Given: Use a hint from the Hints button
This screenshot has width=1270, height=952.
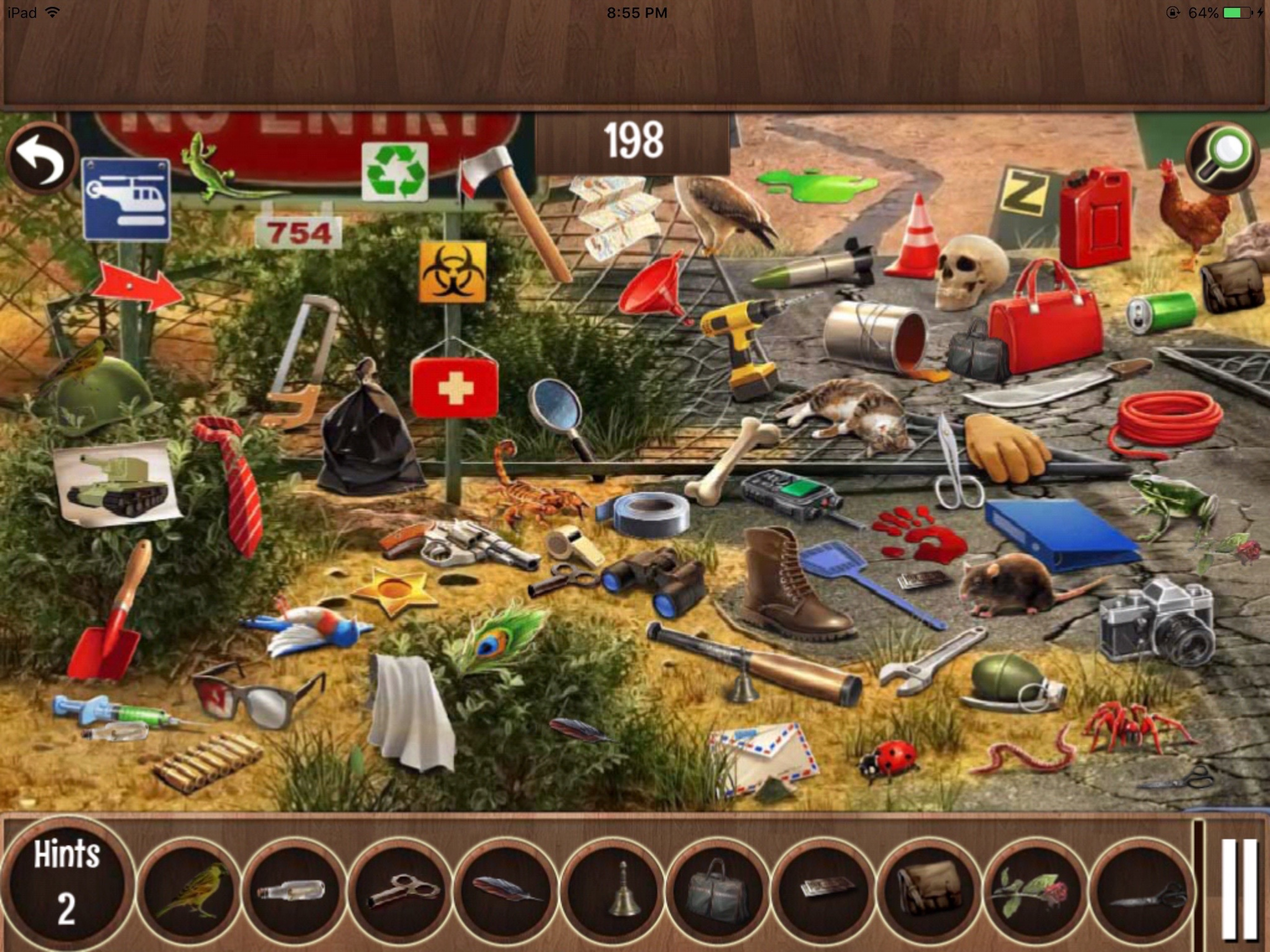Looking at the screenshot, I should (x=66, y=883).
